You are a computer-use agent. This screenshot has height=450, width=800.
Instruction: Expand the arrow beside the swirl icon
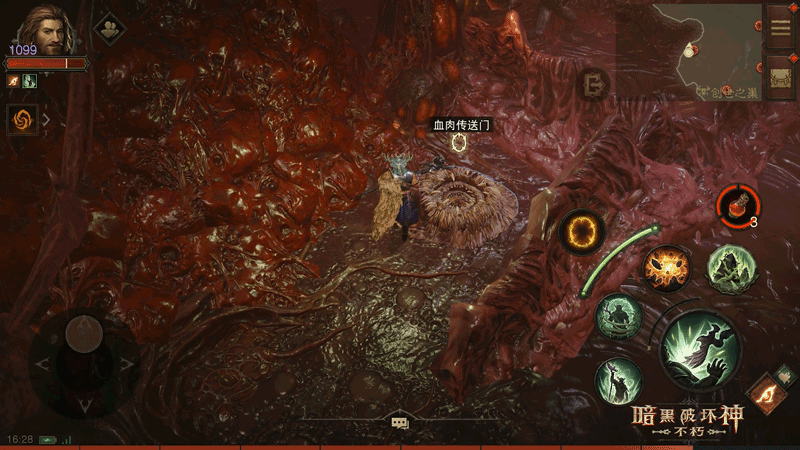tap(46, 120)
